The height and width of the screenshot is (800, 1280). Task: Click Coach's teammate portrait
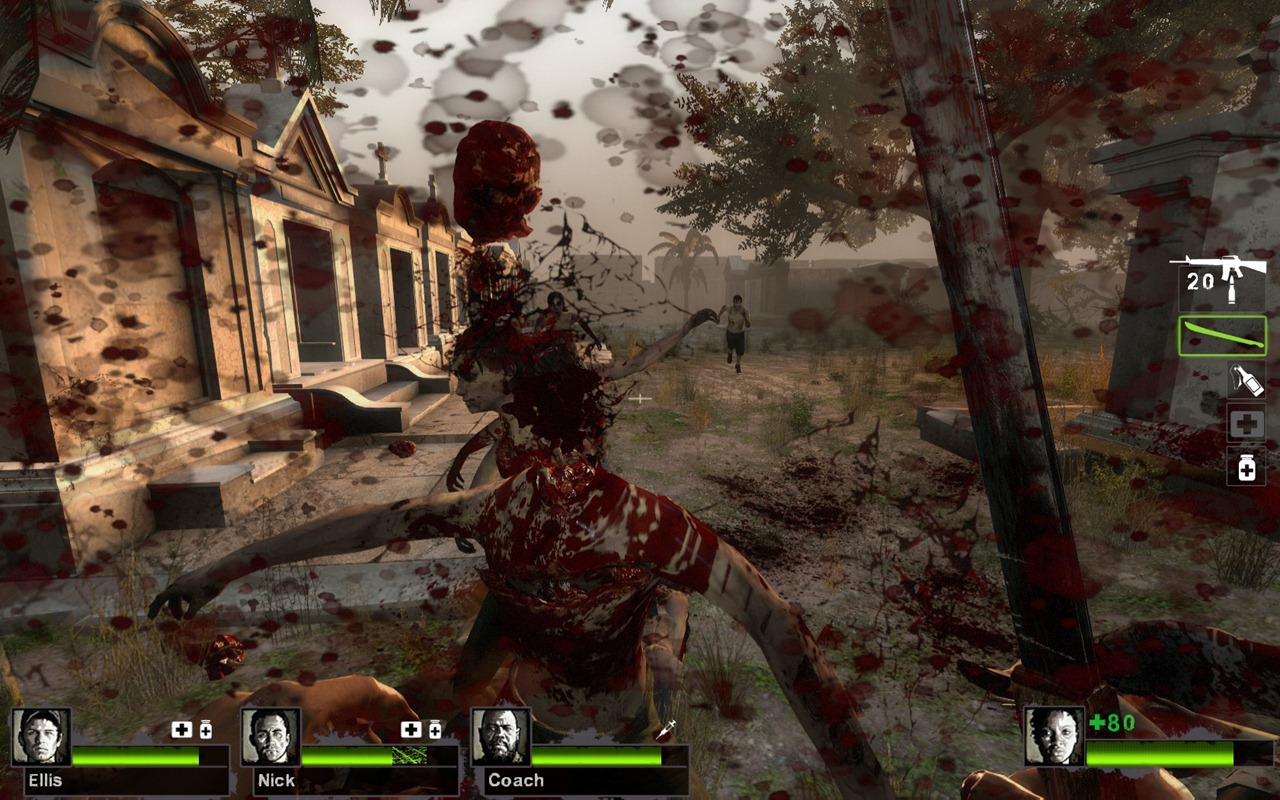pos(501,737)
